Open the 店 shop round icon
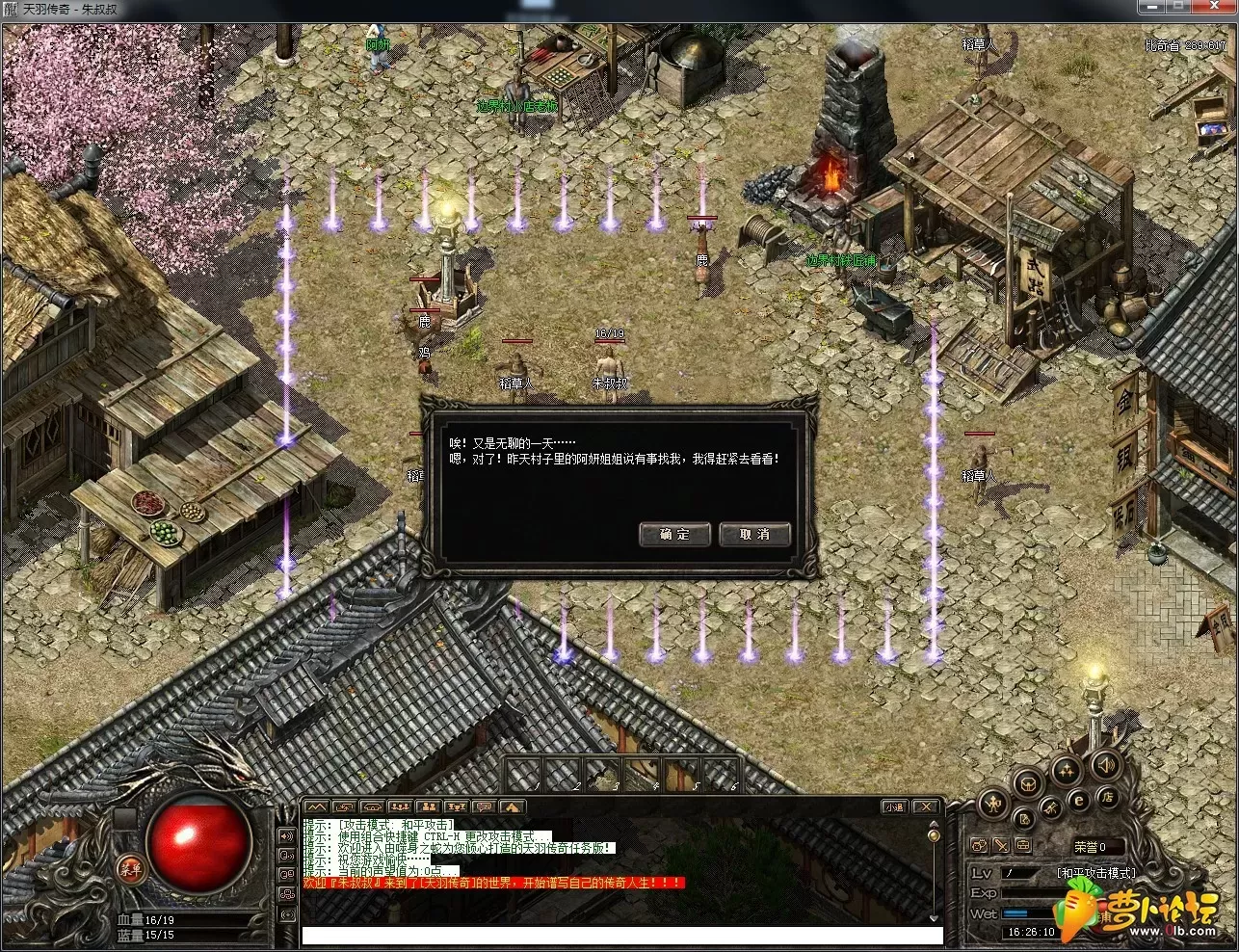The width and height of the screenshot is (1239, 952). 1107,797
